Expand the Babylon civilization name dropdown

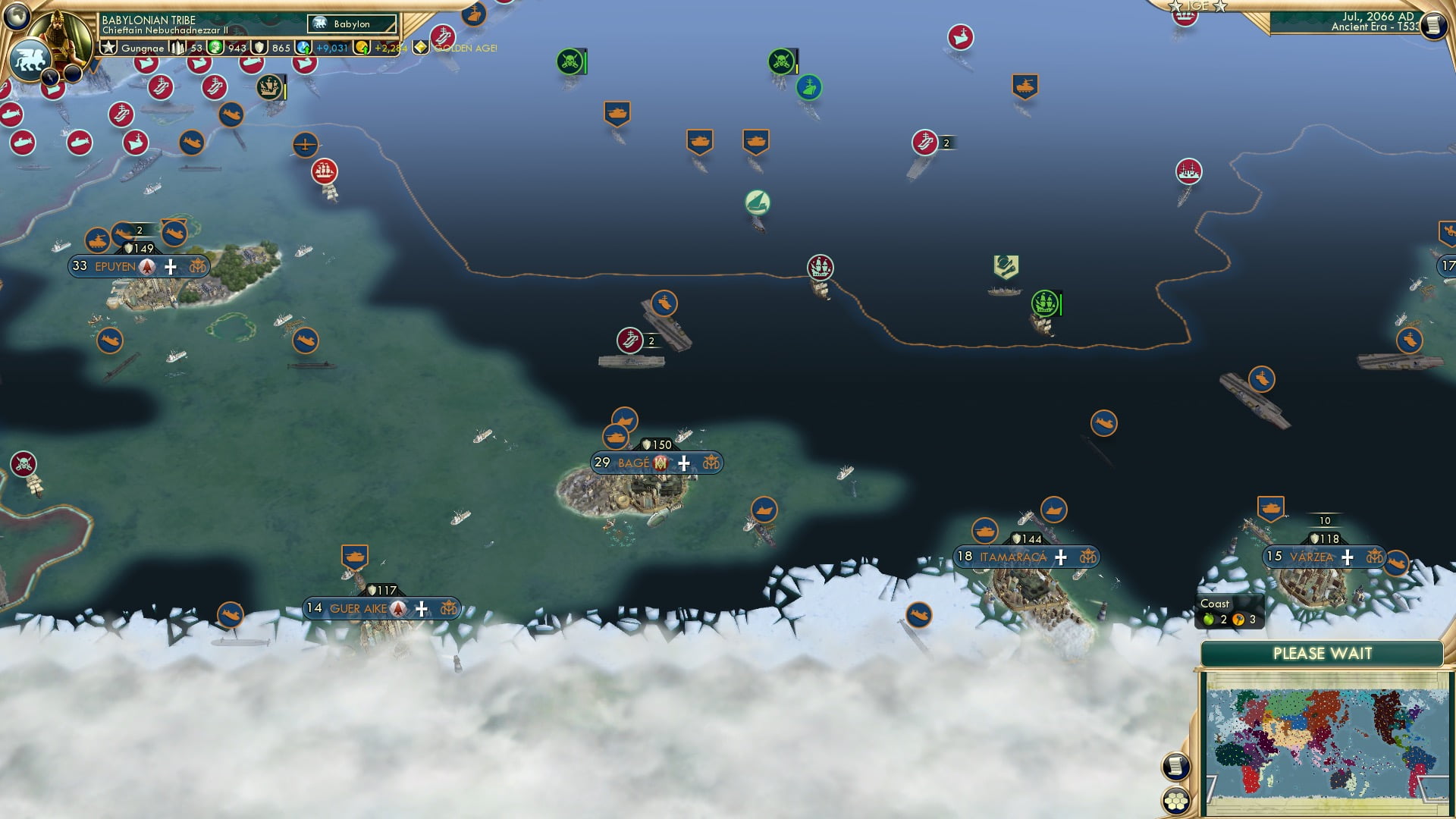click(353, 24)
